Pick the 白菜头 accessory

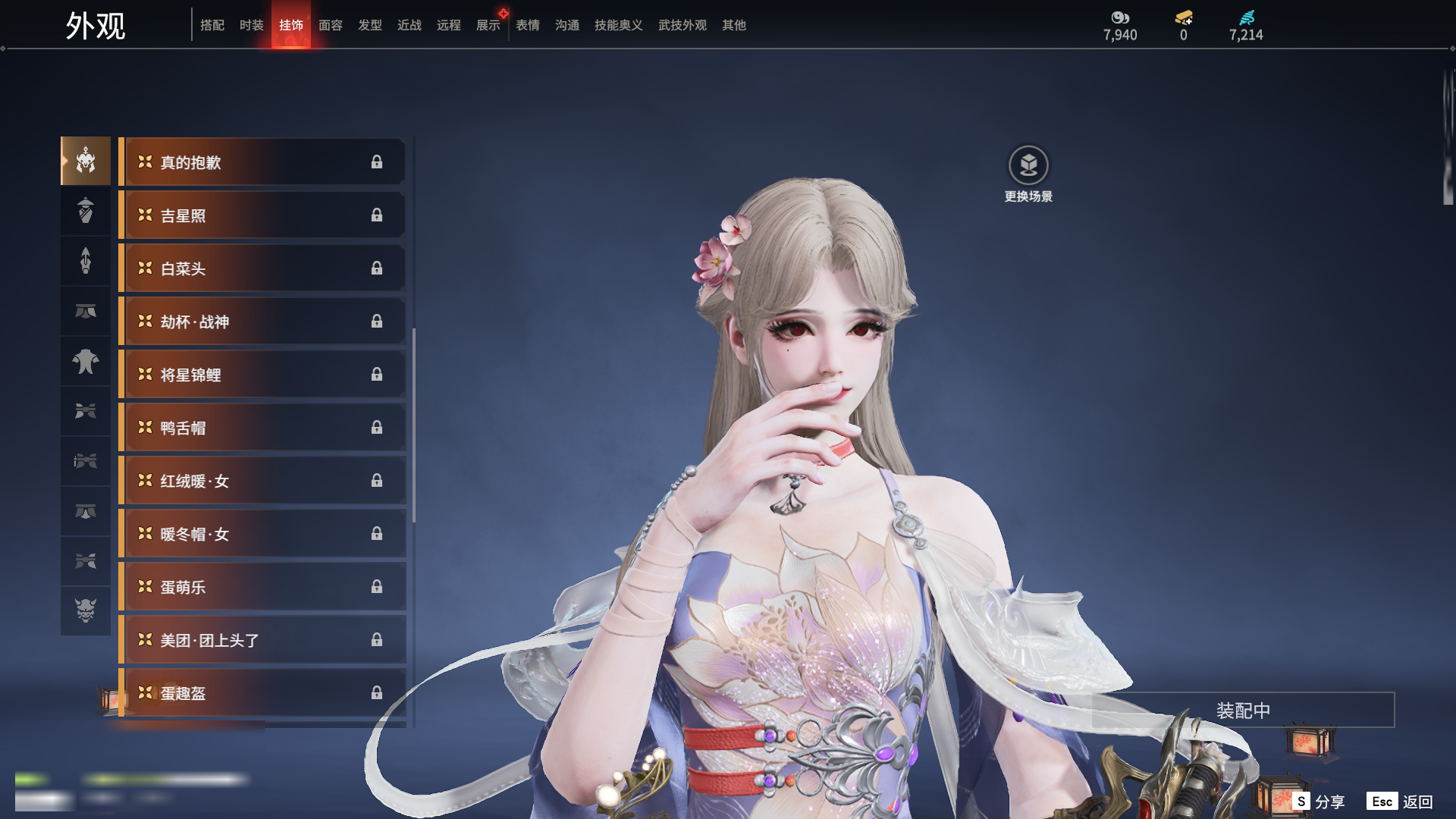262,268
